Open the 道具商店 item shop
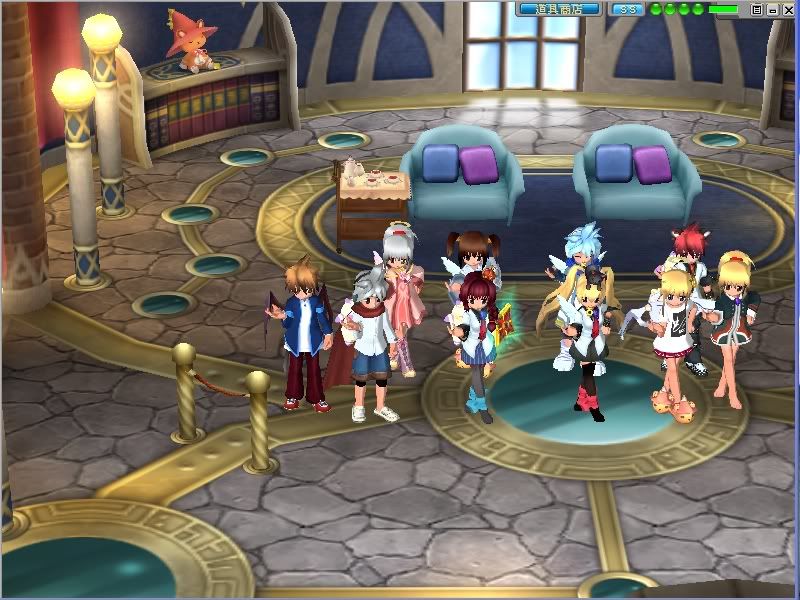 [559, 8]
